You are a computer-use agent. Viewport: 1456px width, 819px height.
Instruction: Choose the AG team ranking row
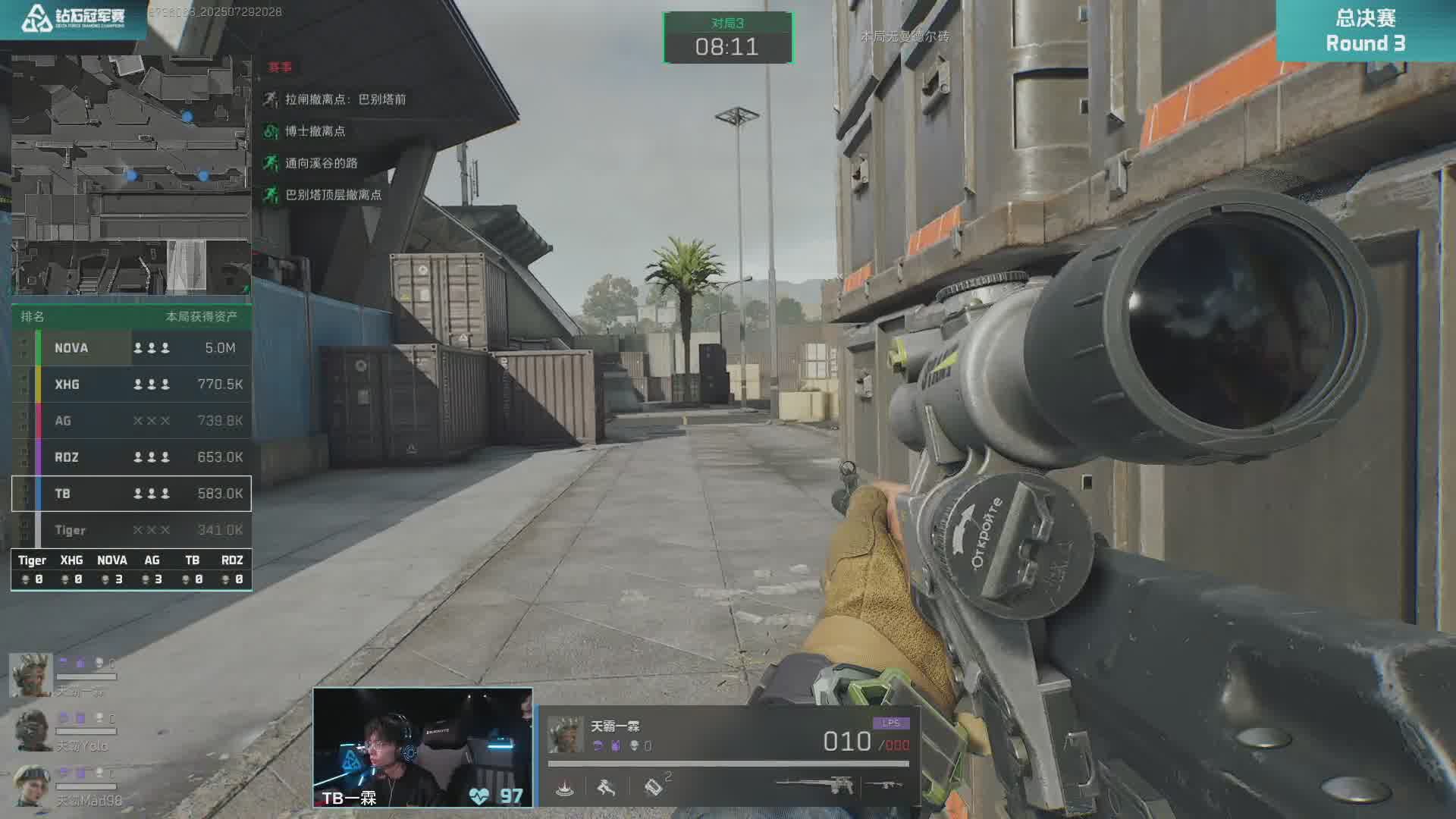point(131,421)
